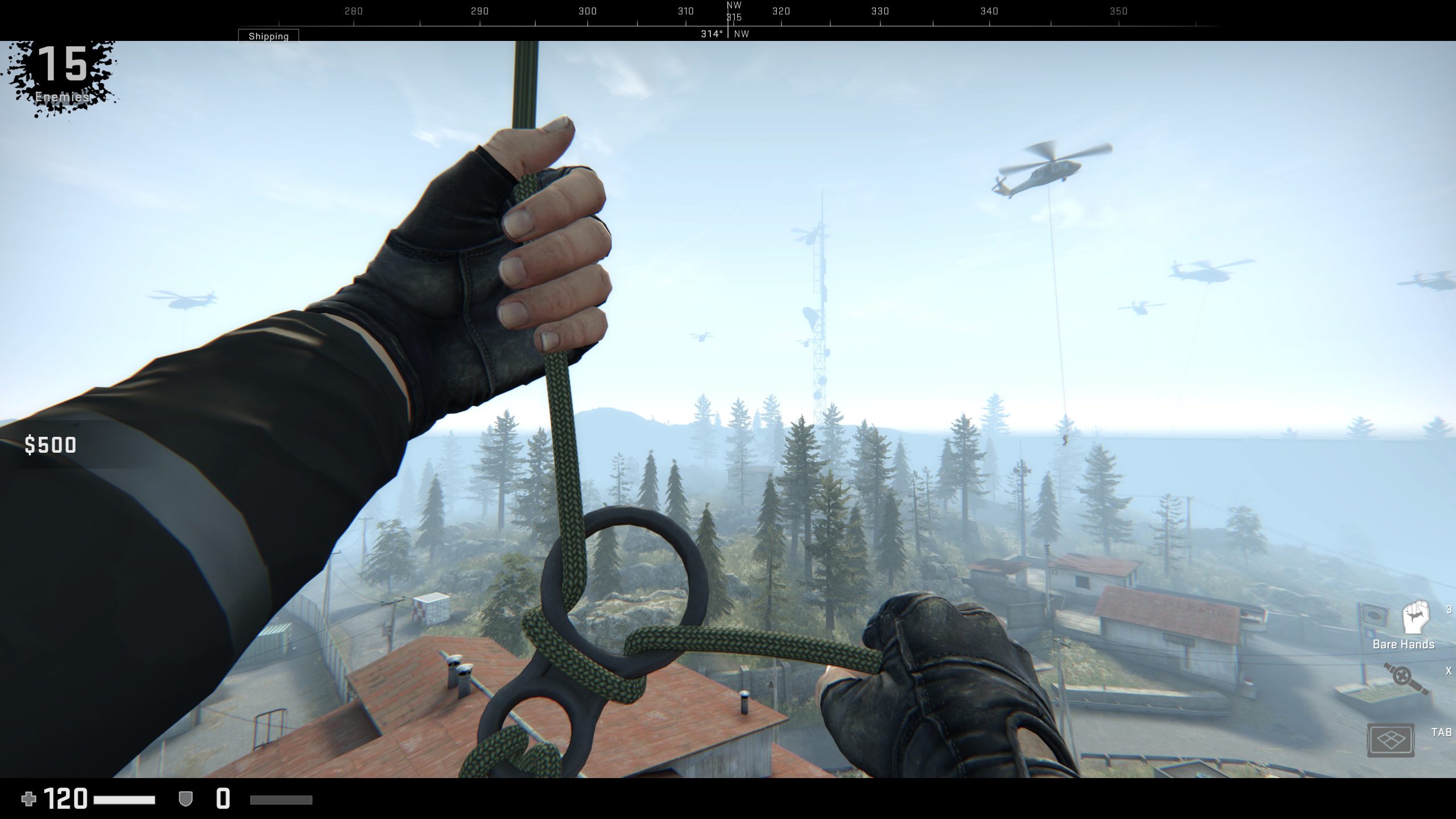Click the 15 Enemies counter
1456x819 pixels.
coord(64,68)
